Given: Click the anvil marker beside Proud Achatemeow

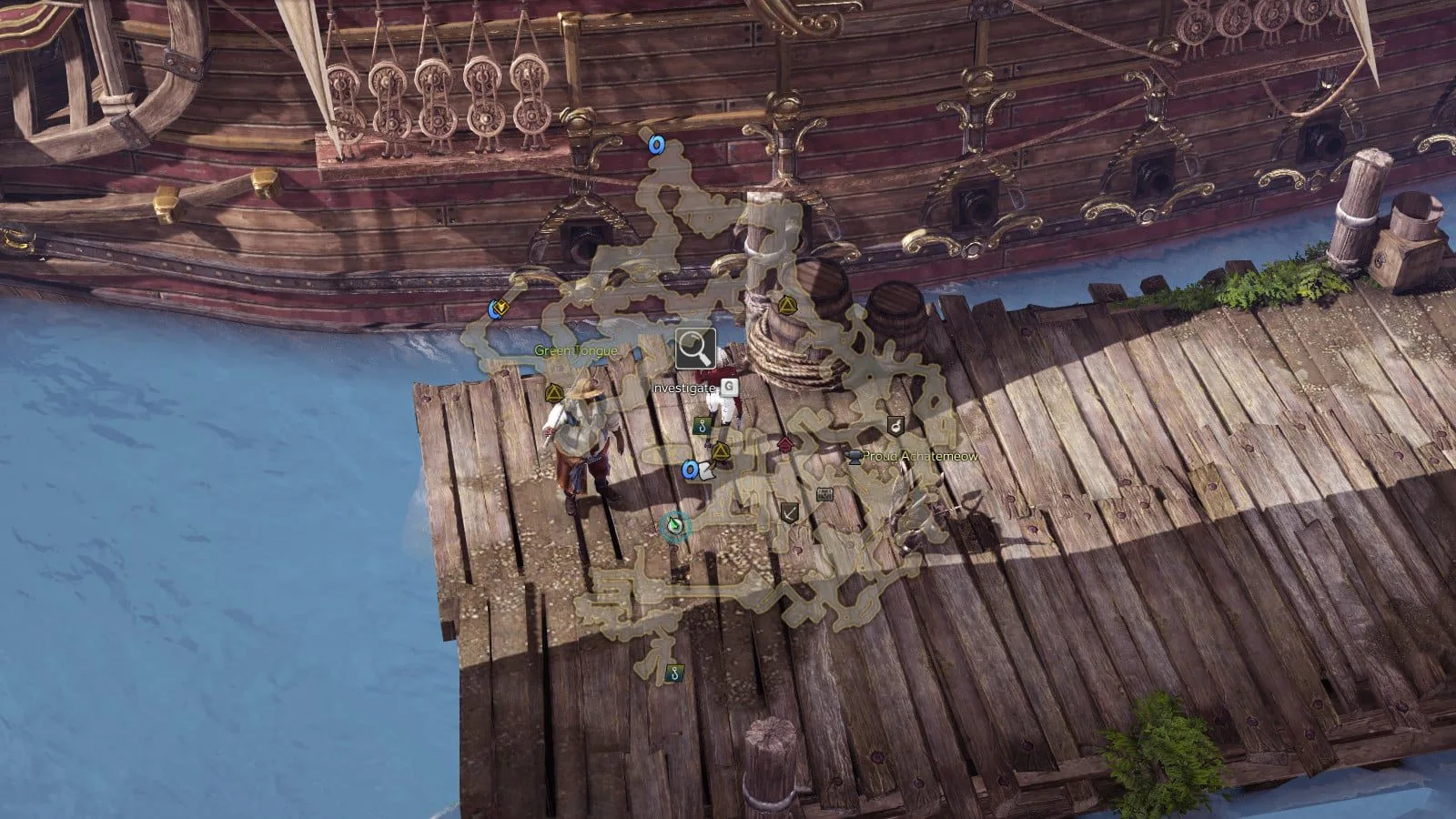Looking at the screenshot, I should point(854,456).
